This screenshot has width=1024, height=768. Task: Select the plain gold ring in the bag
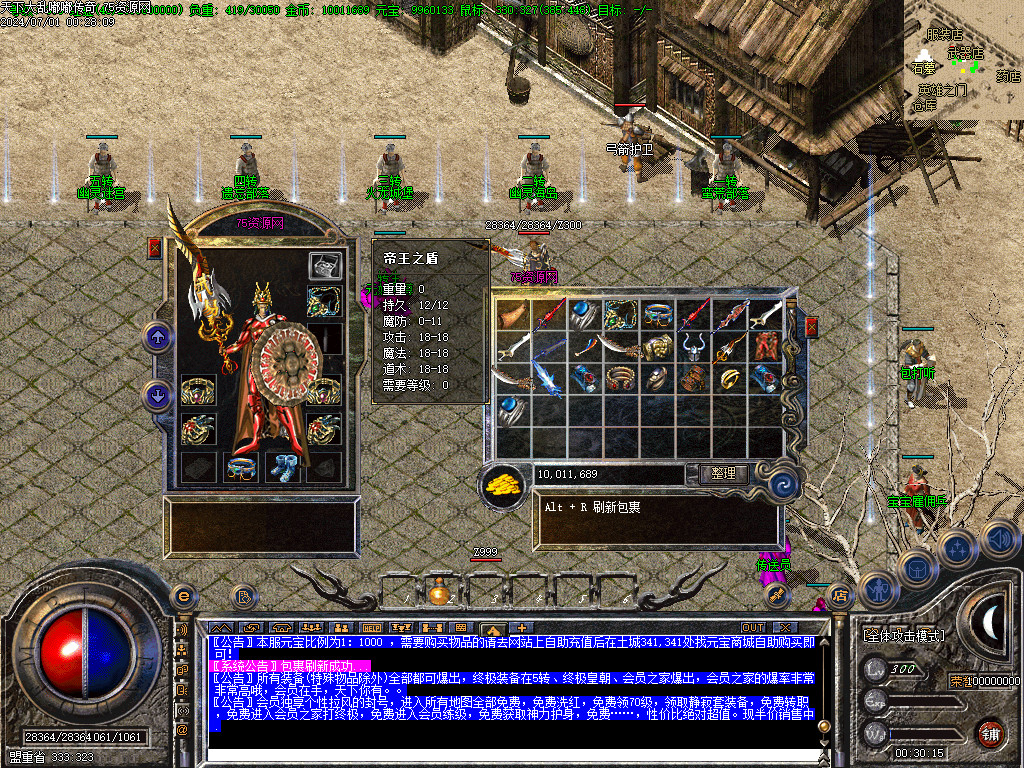[x=731, y=379]
